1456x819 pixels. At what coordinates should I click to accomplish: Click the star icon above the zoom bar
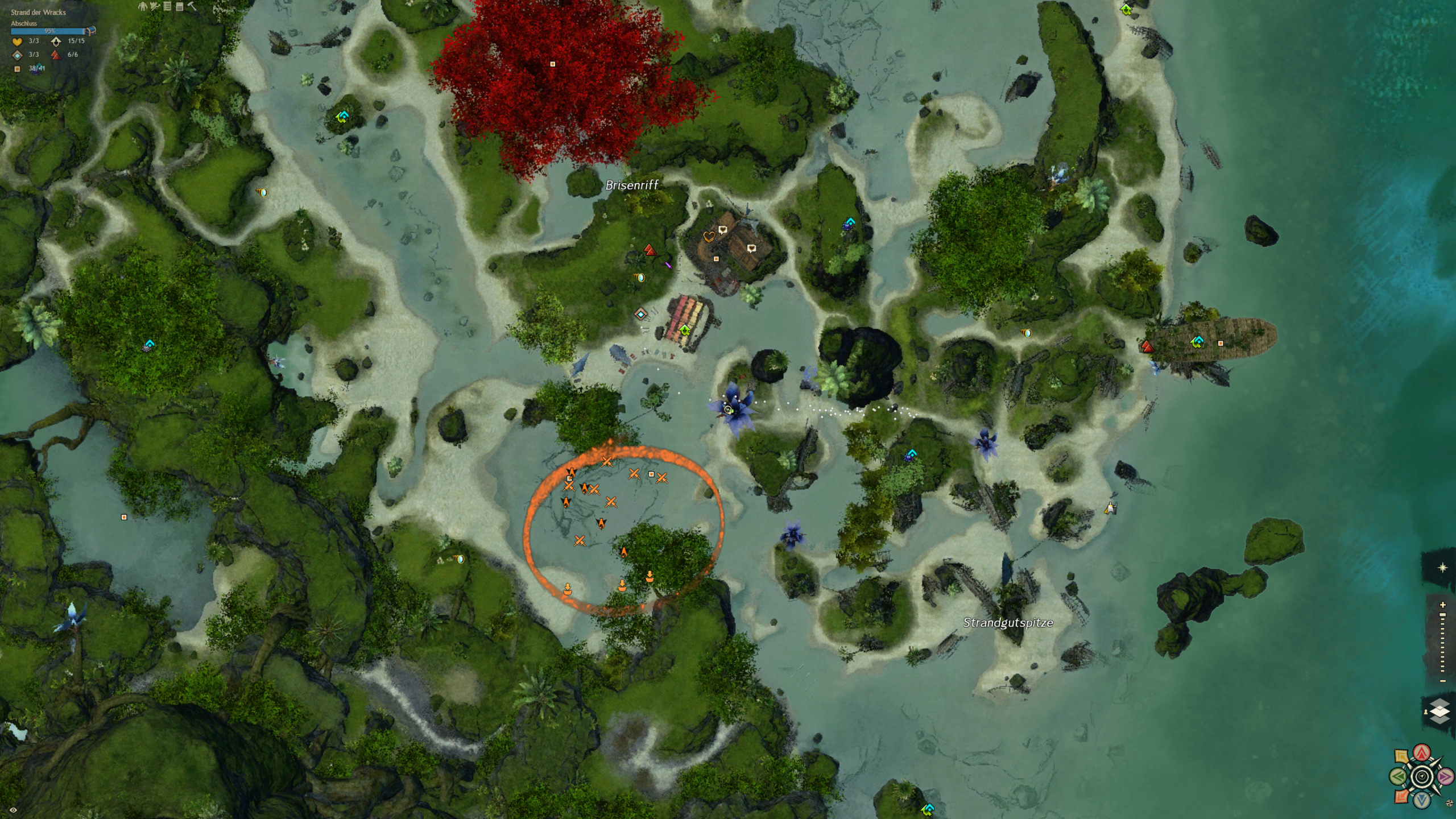coord(1442,568)
